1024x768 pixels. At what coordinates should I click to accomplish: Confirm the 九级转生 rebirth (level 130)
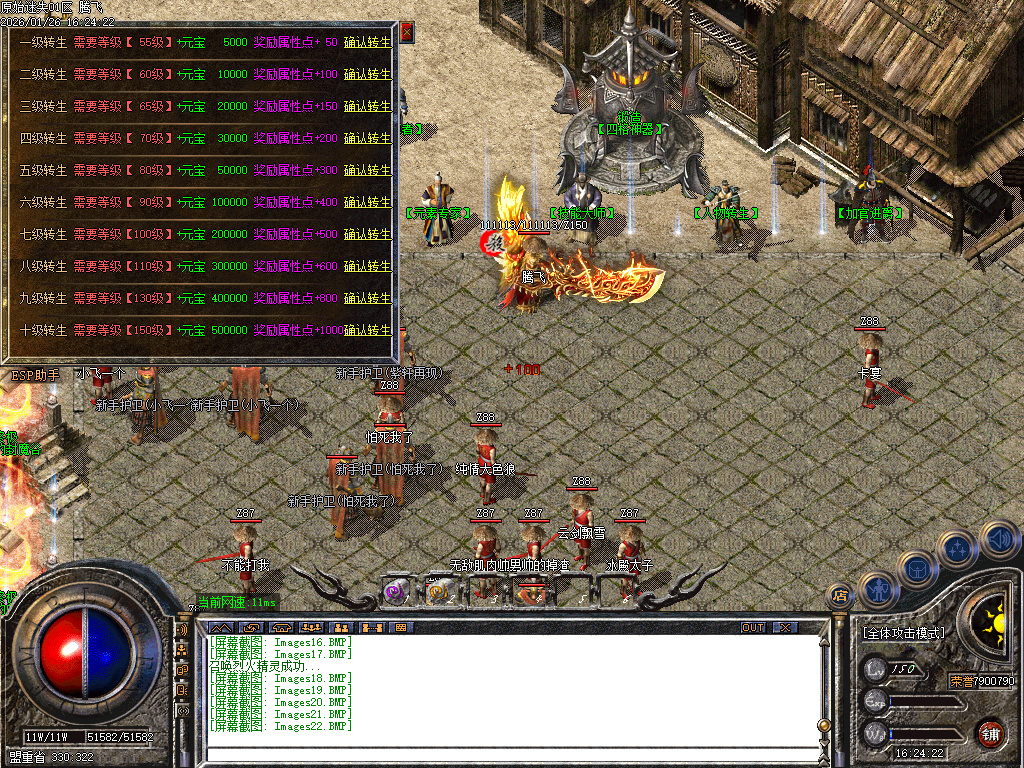click(x=367, y=298)
